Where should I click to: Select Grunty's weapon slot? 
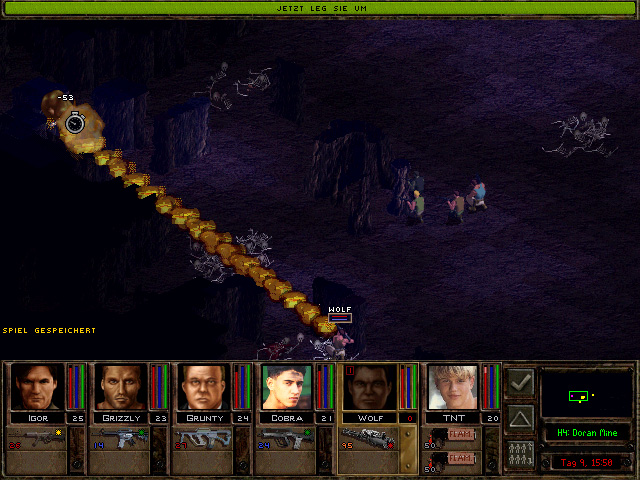coord(204,441)
